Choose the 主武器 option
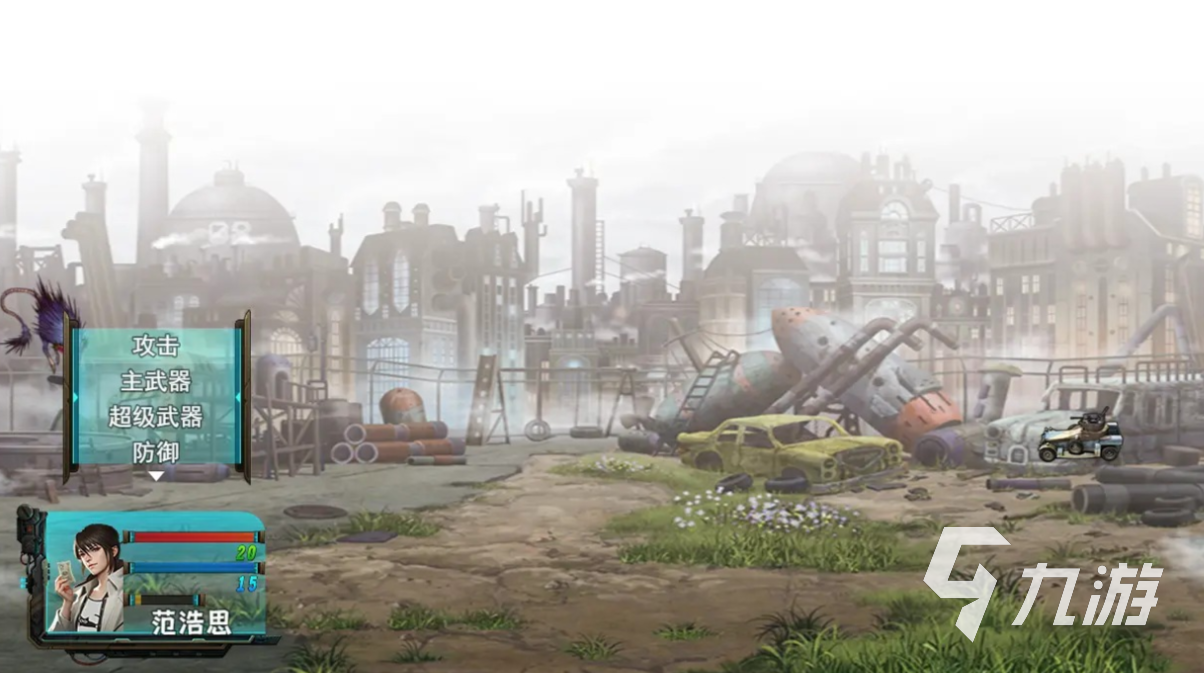The height and width of the screenshot is (673, 1204). pos(155,382)
